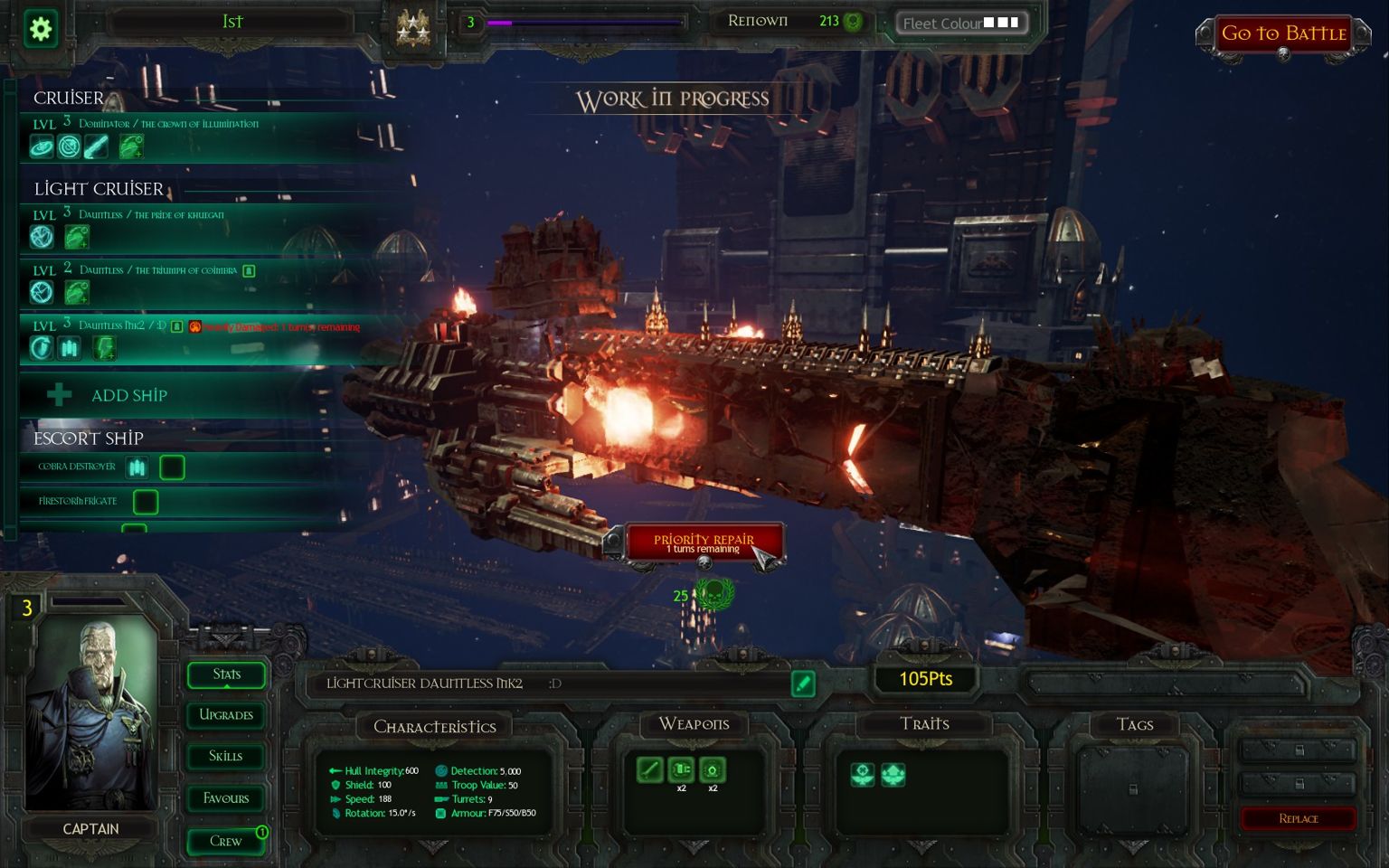
Task: Show the Skills tab
Action: tap(226, 756)
